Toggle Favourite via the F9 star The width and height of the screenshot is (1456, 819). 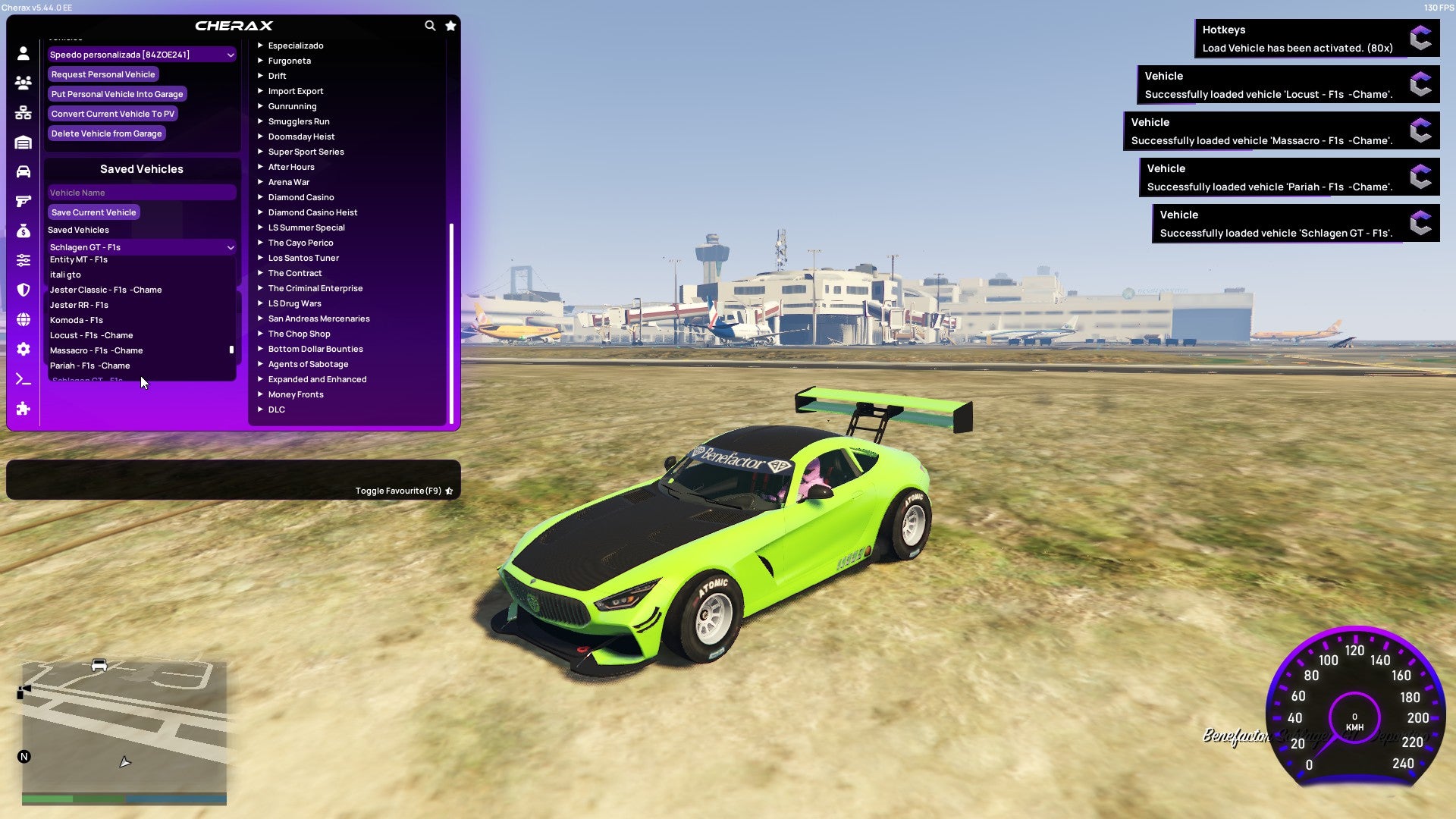click(x=449, y=490)
